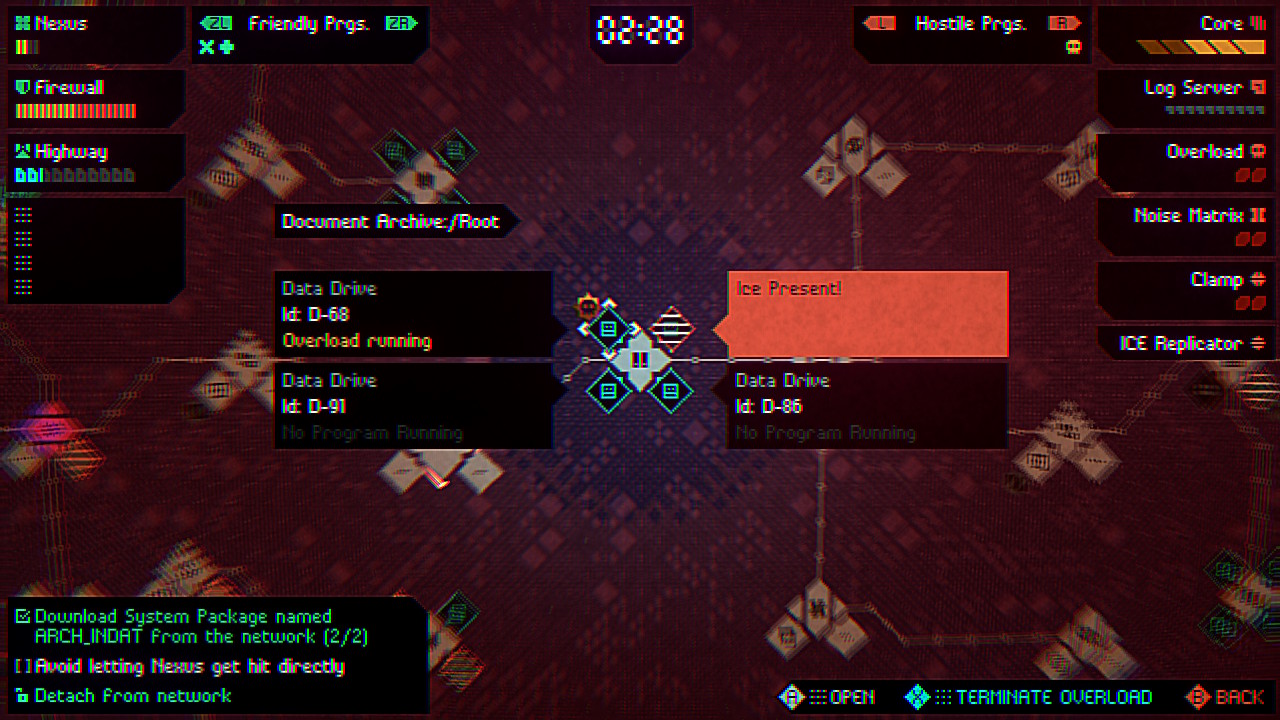
Task: Select the ICE Replicator program icon
Action: pyautogui.click(x=1258, y=343)
